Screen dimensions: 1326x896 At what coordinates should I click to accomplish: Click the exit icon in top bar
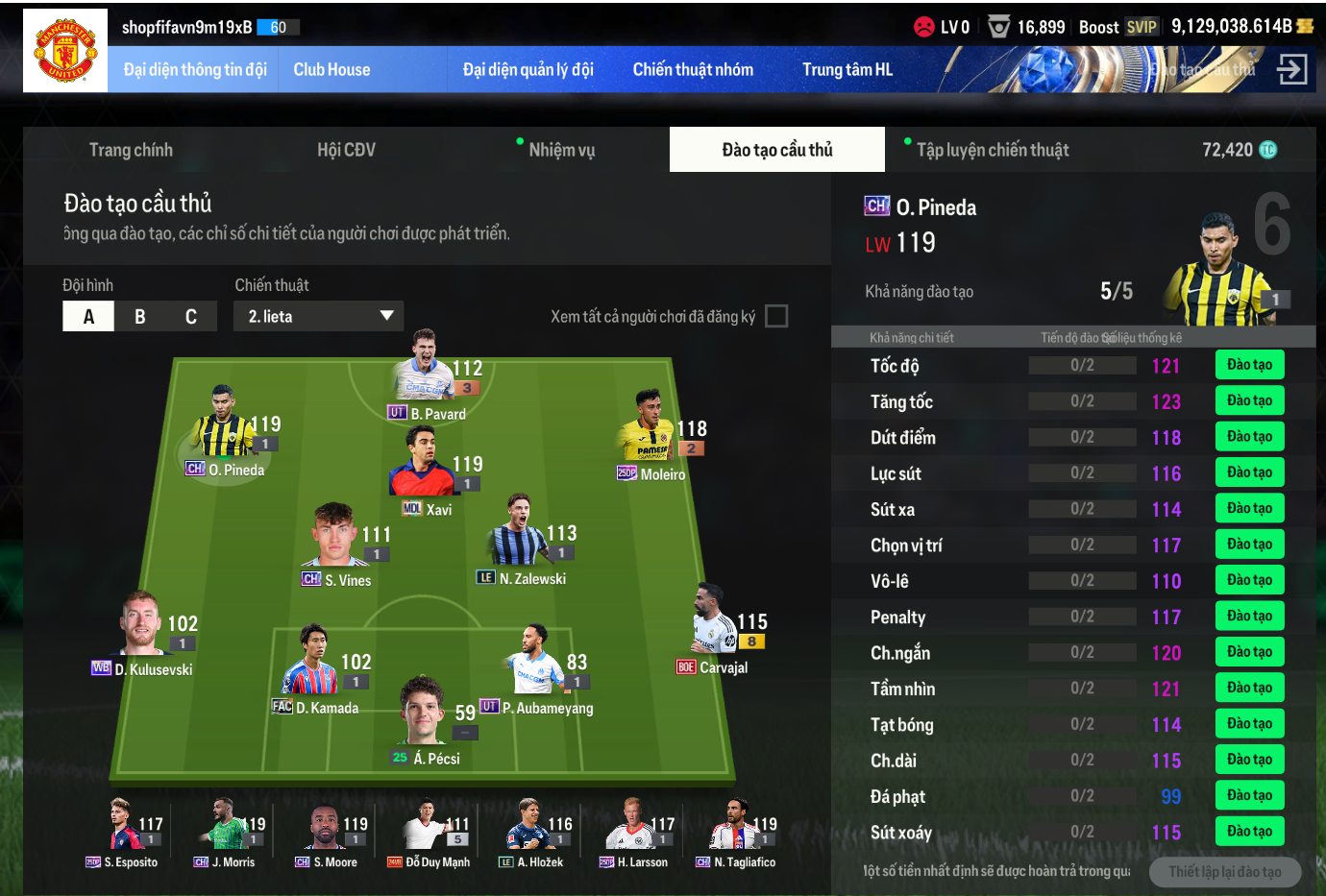(1291, 69)
